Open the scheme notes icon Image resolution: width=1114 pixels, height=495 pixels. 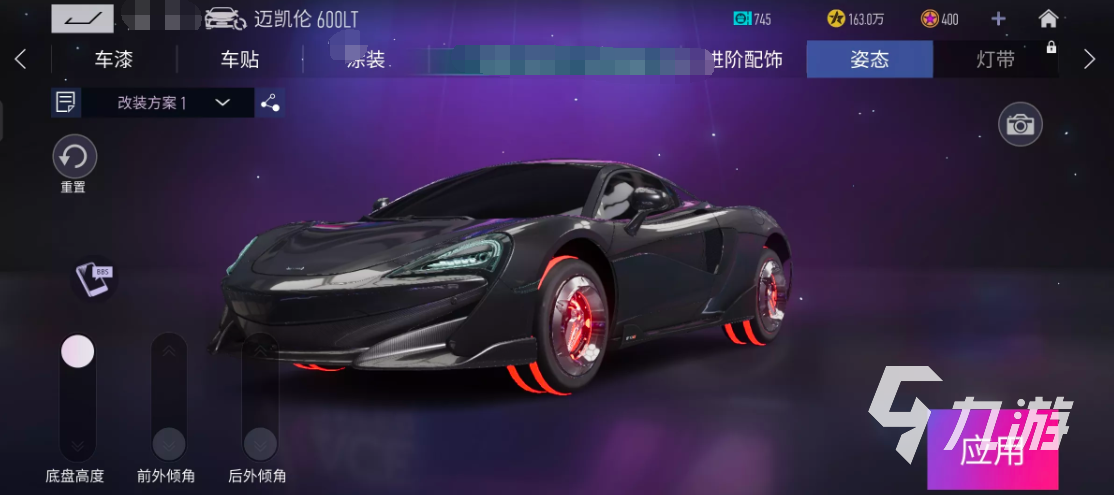67,102
